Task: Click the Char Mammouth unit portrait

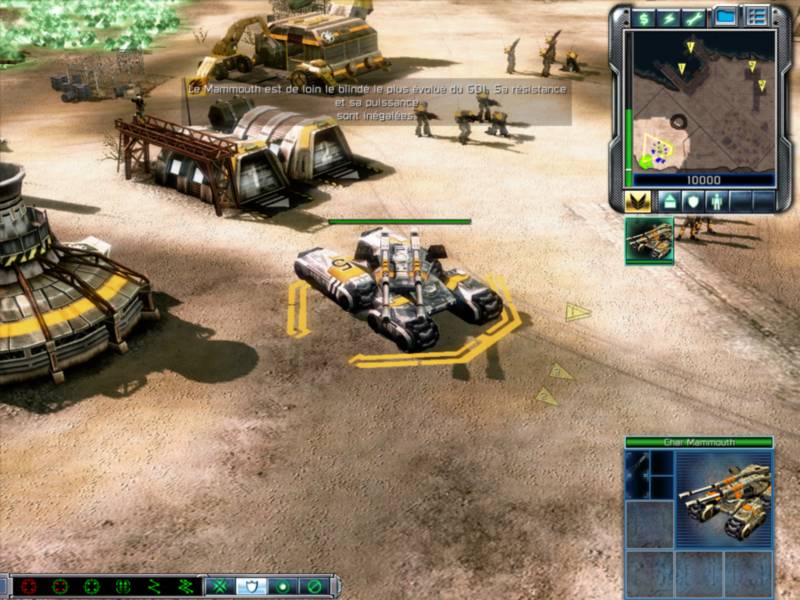Action: [x=723, y=499]
